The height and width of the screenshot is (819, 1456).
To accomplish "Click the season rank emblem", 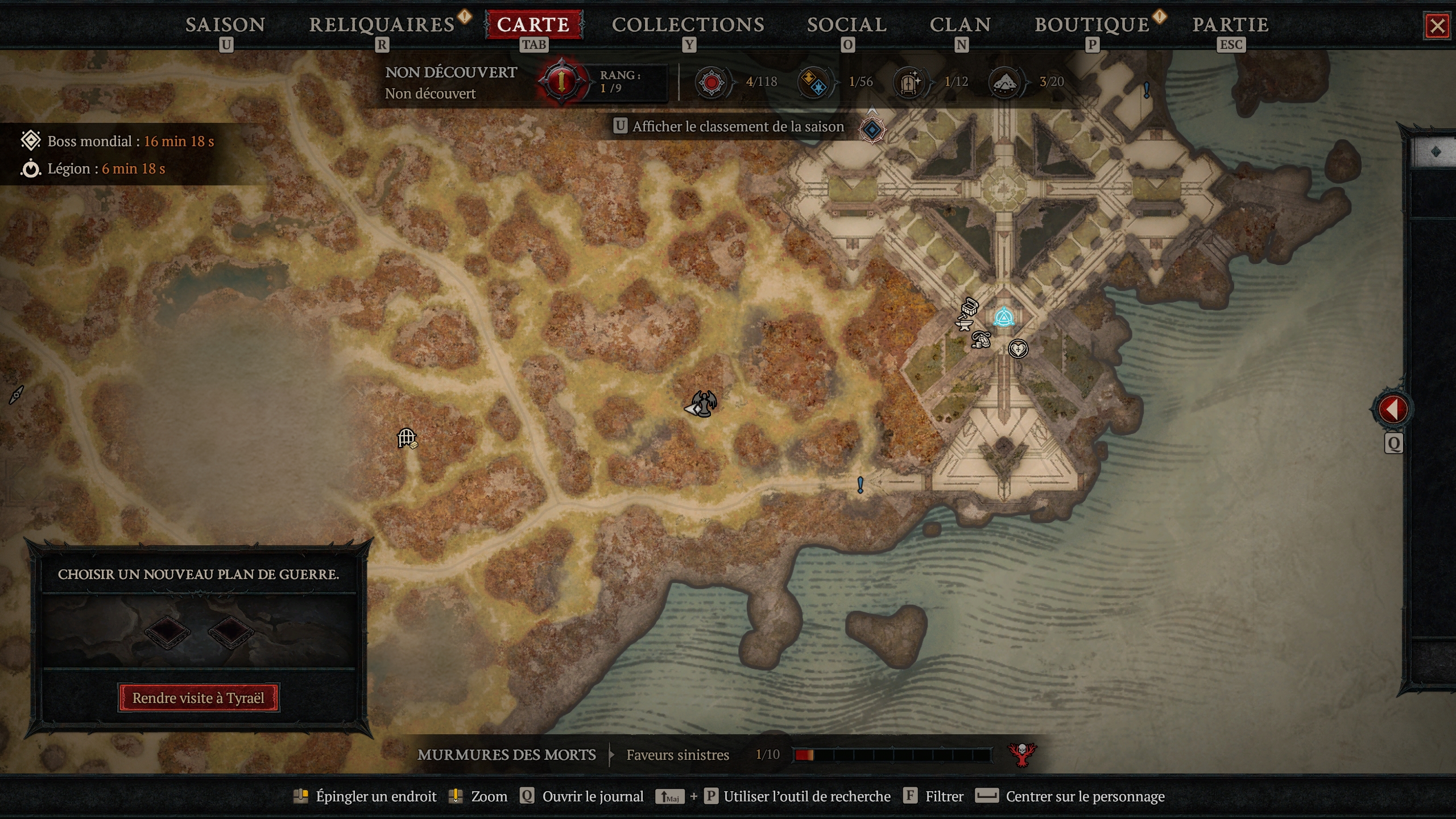I will tap(560, 82).
